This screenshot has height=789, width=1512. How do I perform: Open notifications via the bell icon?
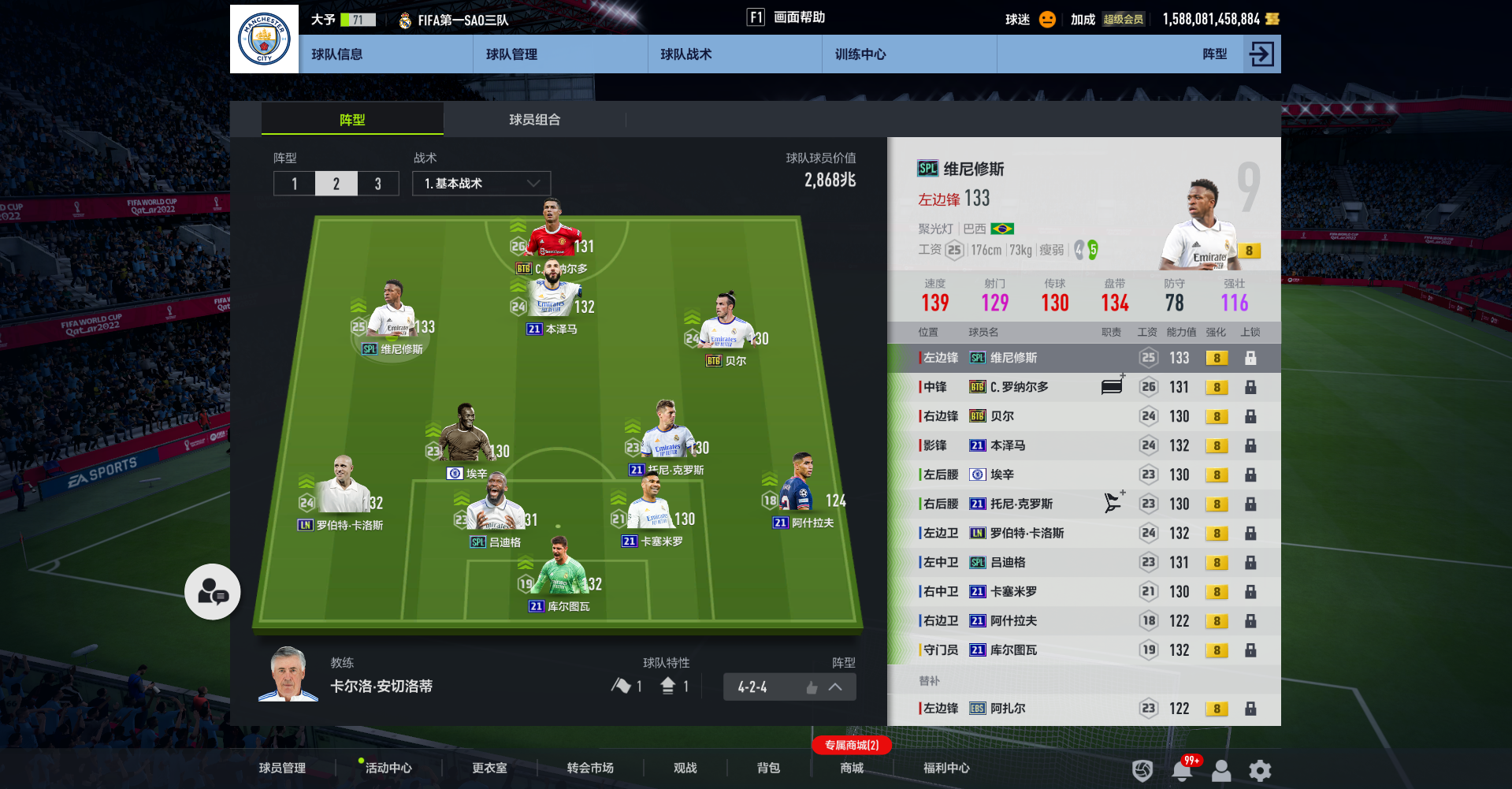(x=1181, y=770)
